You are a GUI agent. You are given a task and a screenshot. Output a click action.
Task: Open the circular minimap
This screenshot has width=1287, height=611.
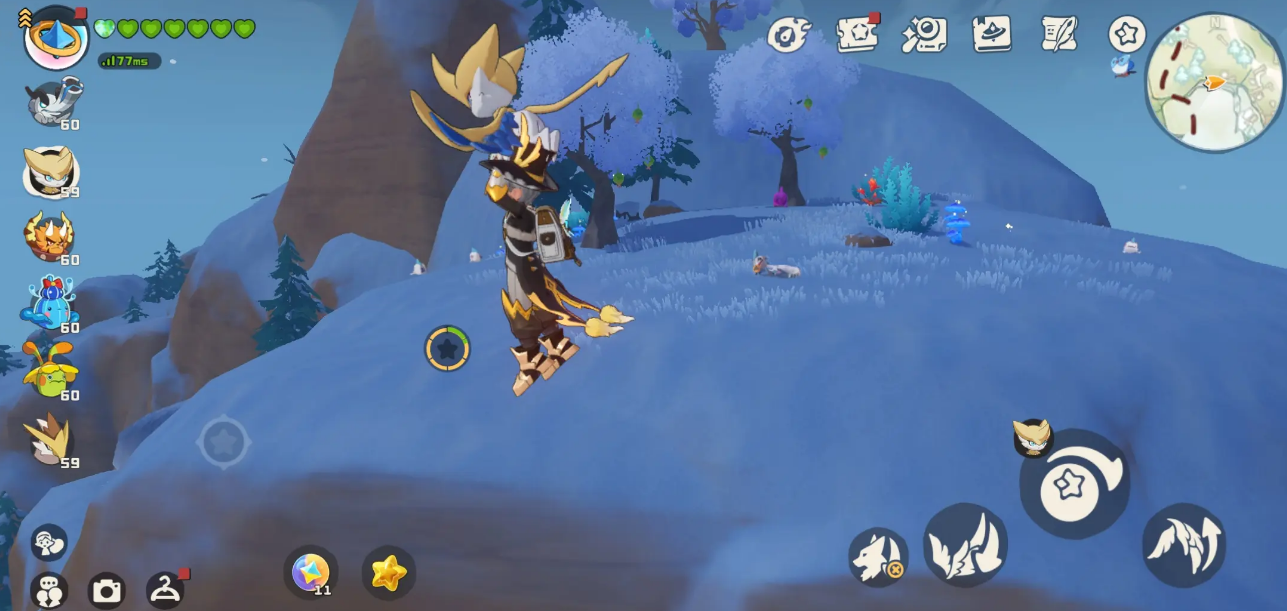click(x=1214, y=82)
